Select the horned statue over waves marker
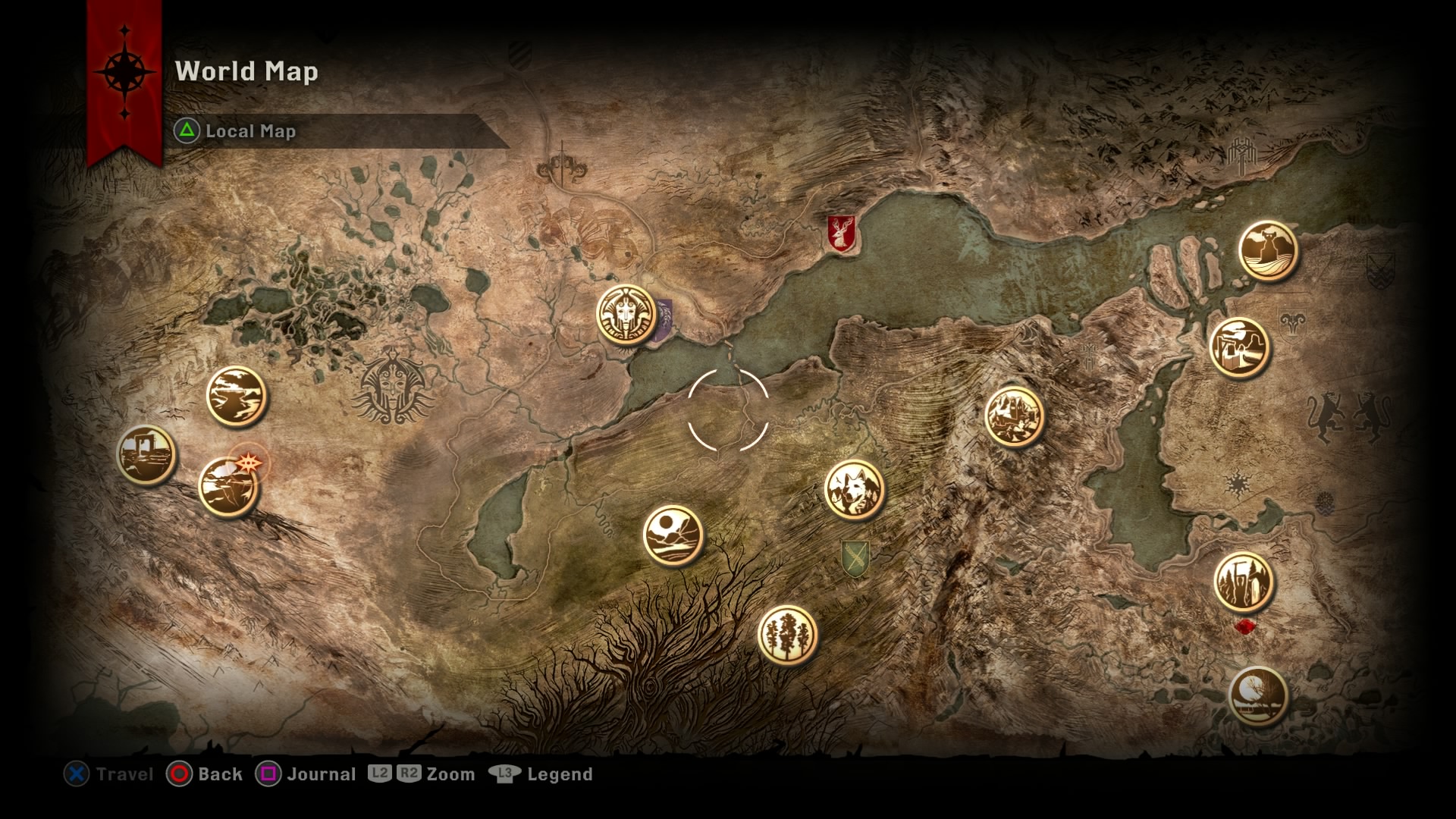1456x819 pixels. [x=1268, y=251]
